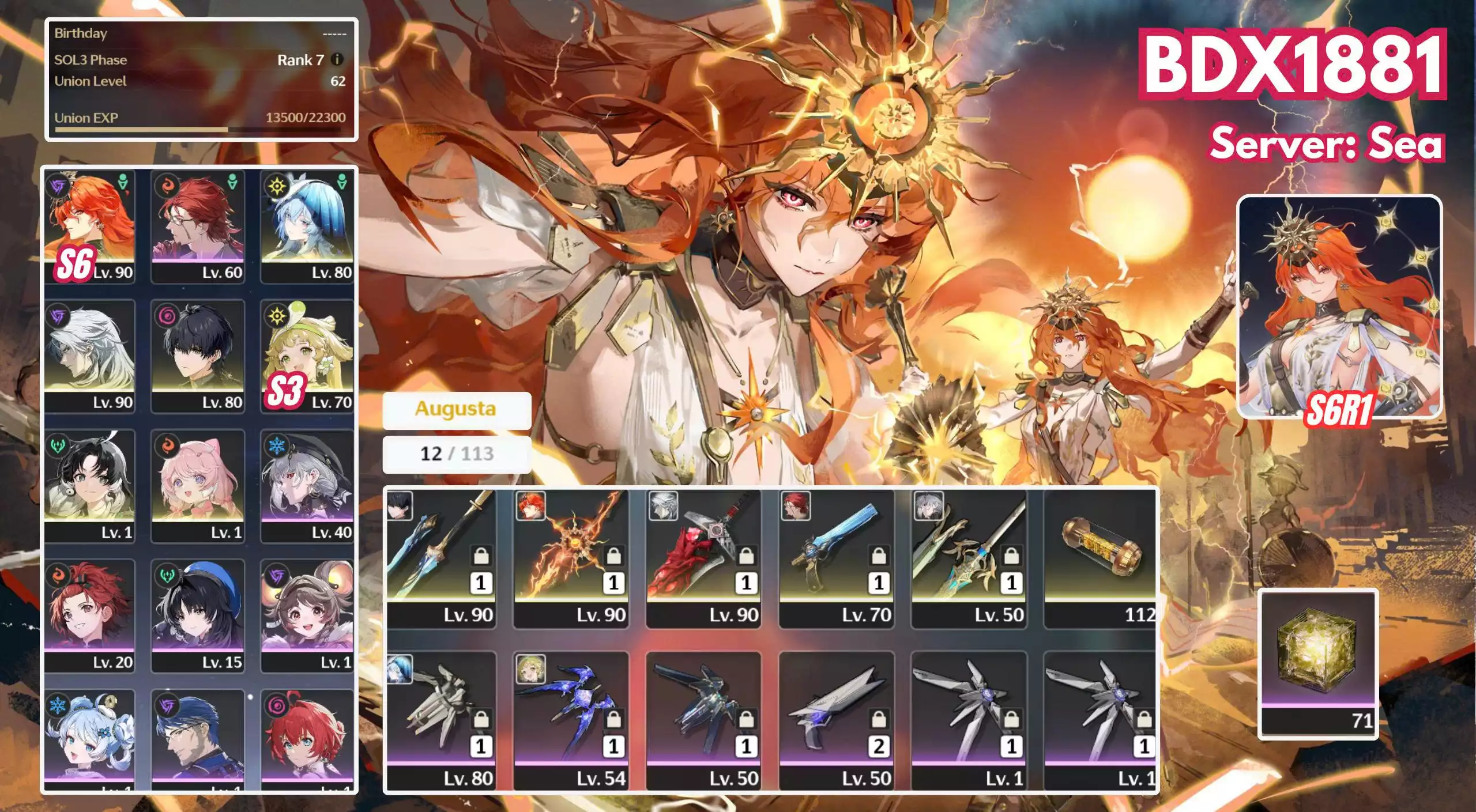Click the golden cube item showing 71
This screenshot has height=812, width=1476.
[1317, 664]
